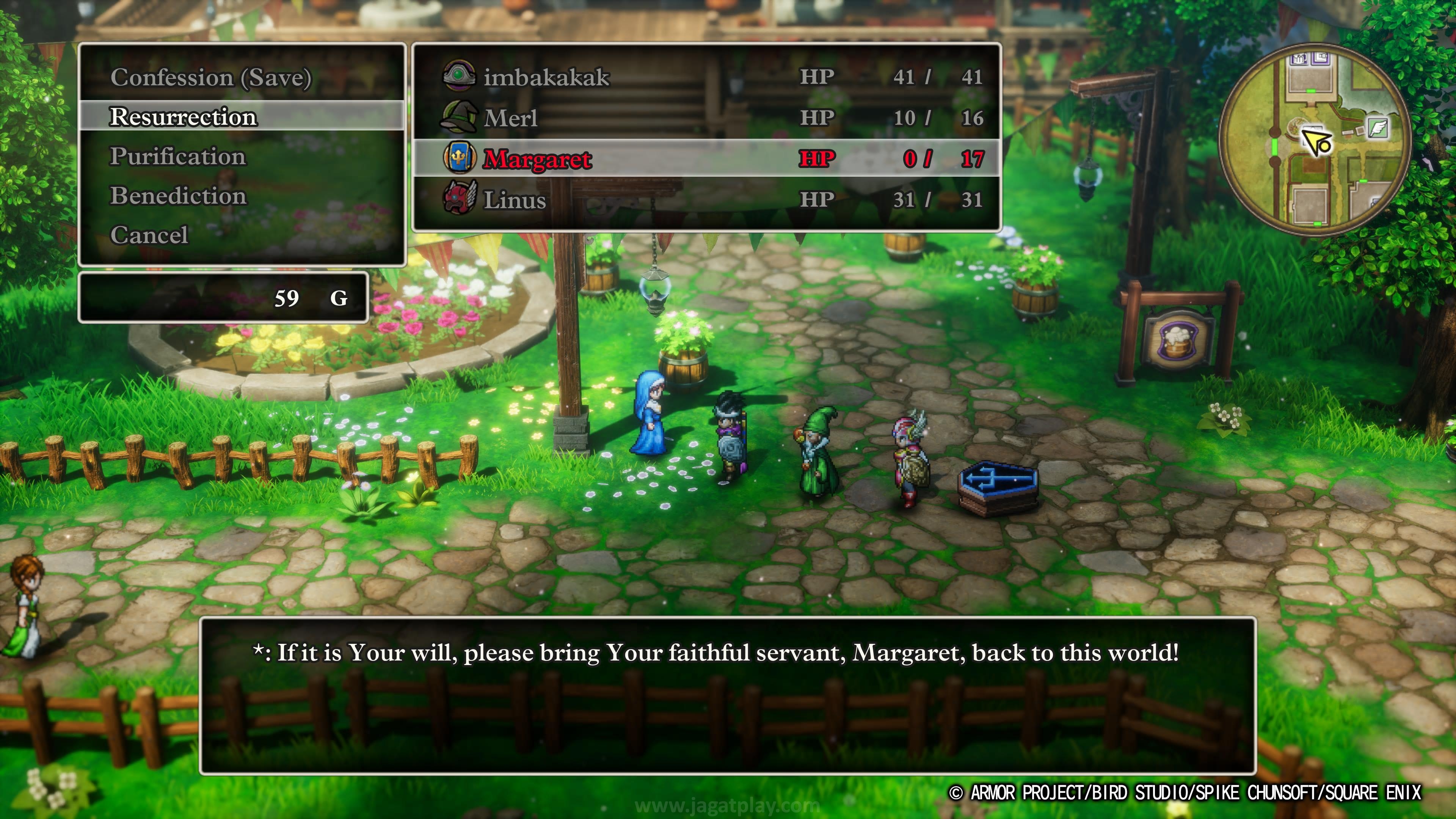The width and height of the screenshot is (1456, 819).
Task: Choose the Resurrection option
Action: click(183, 117)
